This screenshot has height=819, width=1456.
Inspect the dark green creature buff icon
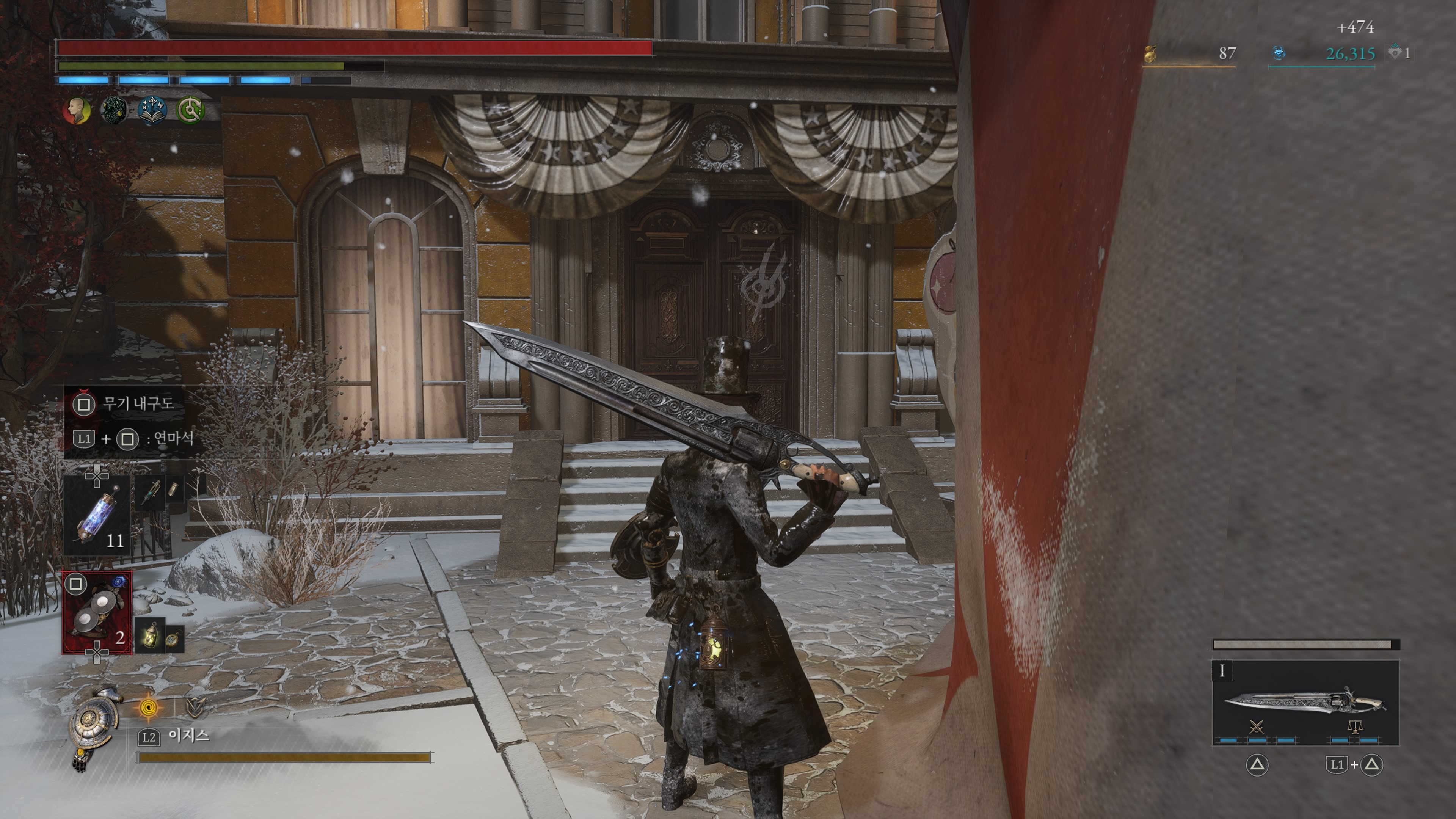coord(114,110)
